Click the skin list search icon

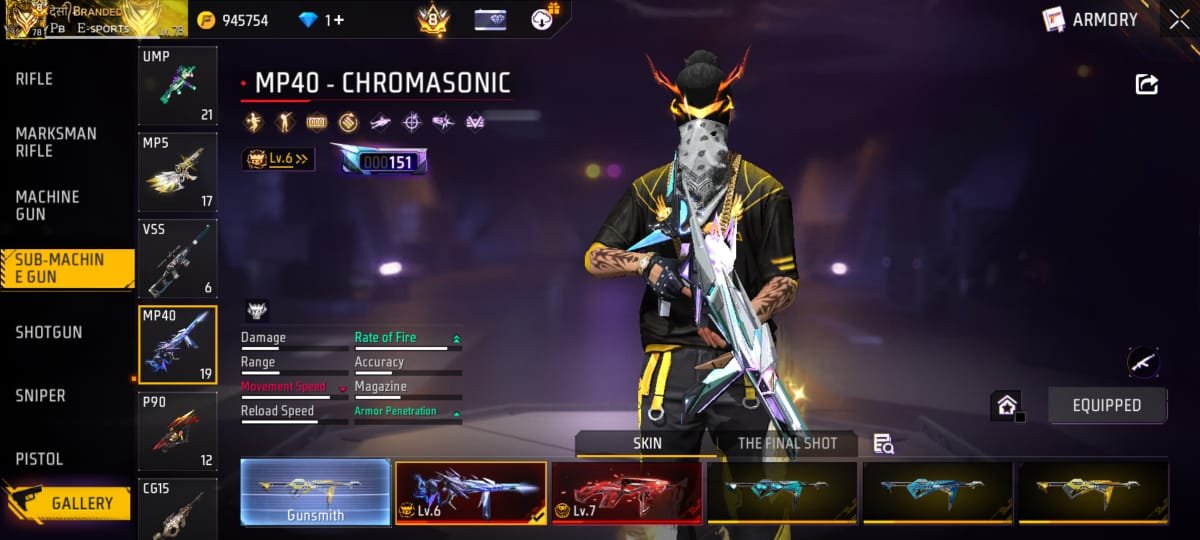point(883,444)
